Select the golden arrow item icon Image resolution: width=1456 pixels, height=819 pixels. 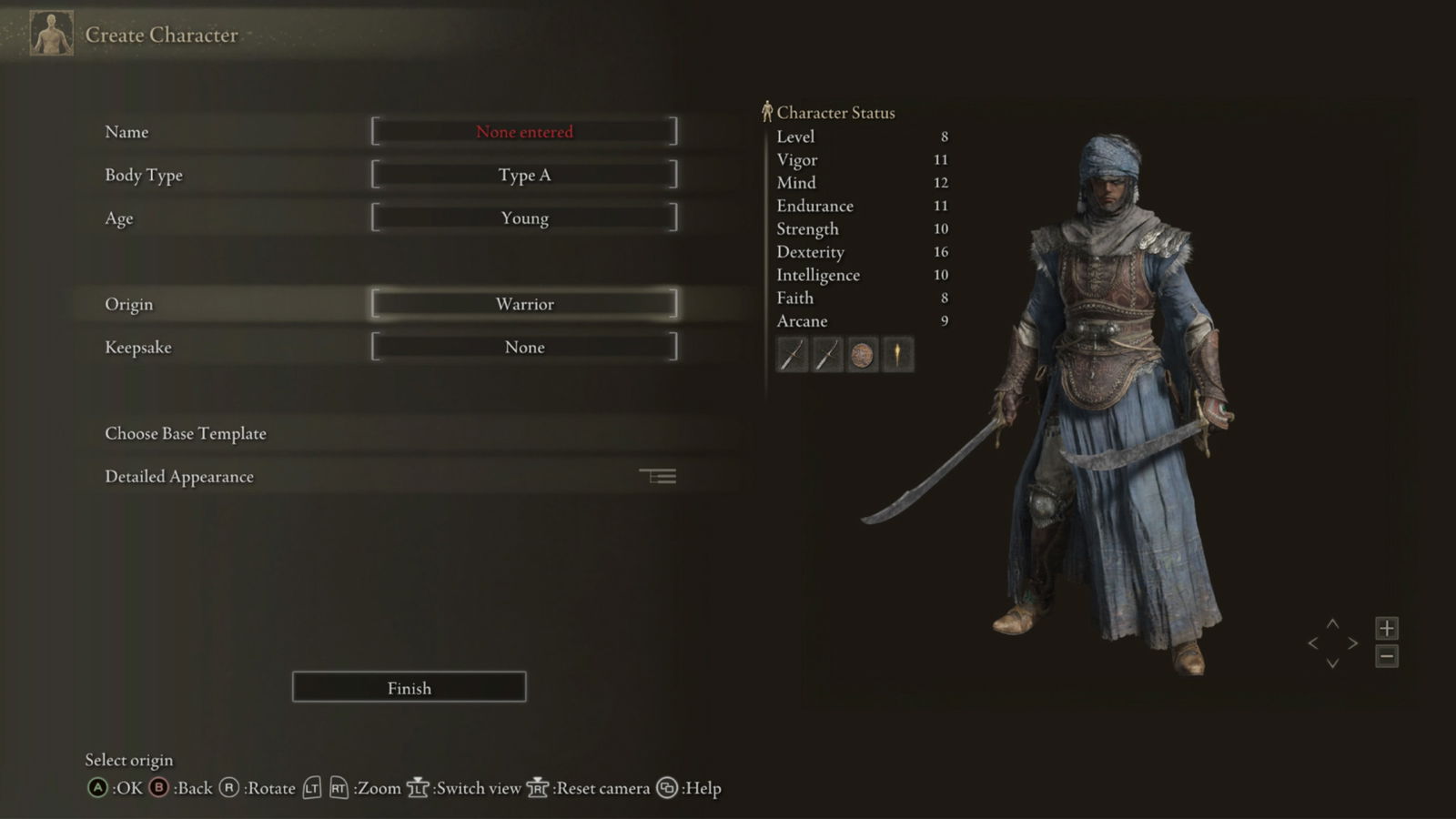(899, 355)
